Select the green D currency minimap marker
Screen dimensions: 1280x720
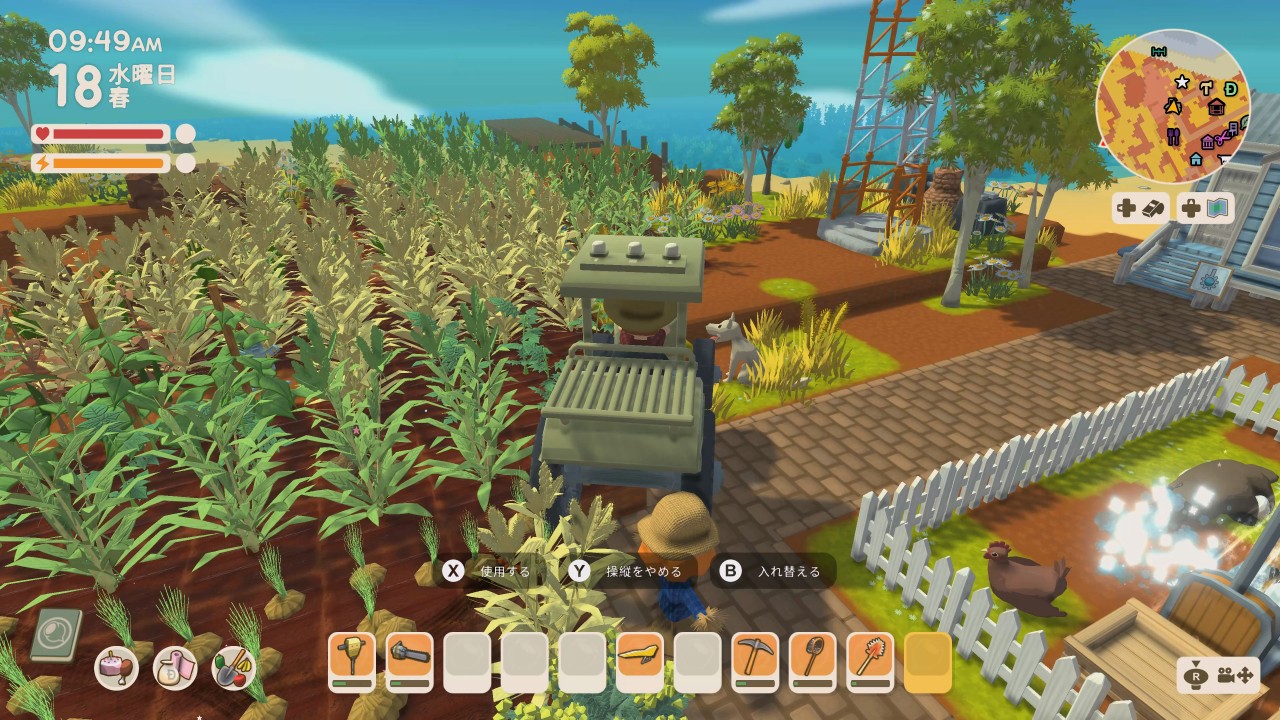coord(1231,89)
